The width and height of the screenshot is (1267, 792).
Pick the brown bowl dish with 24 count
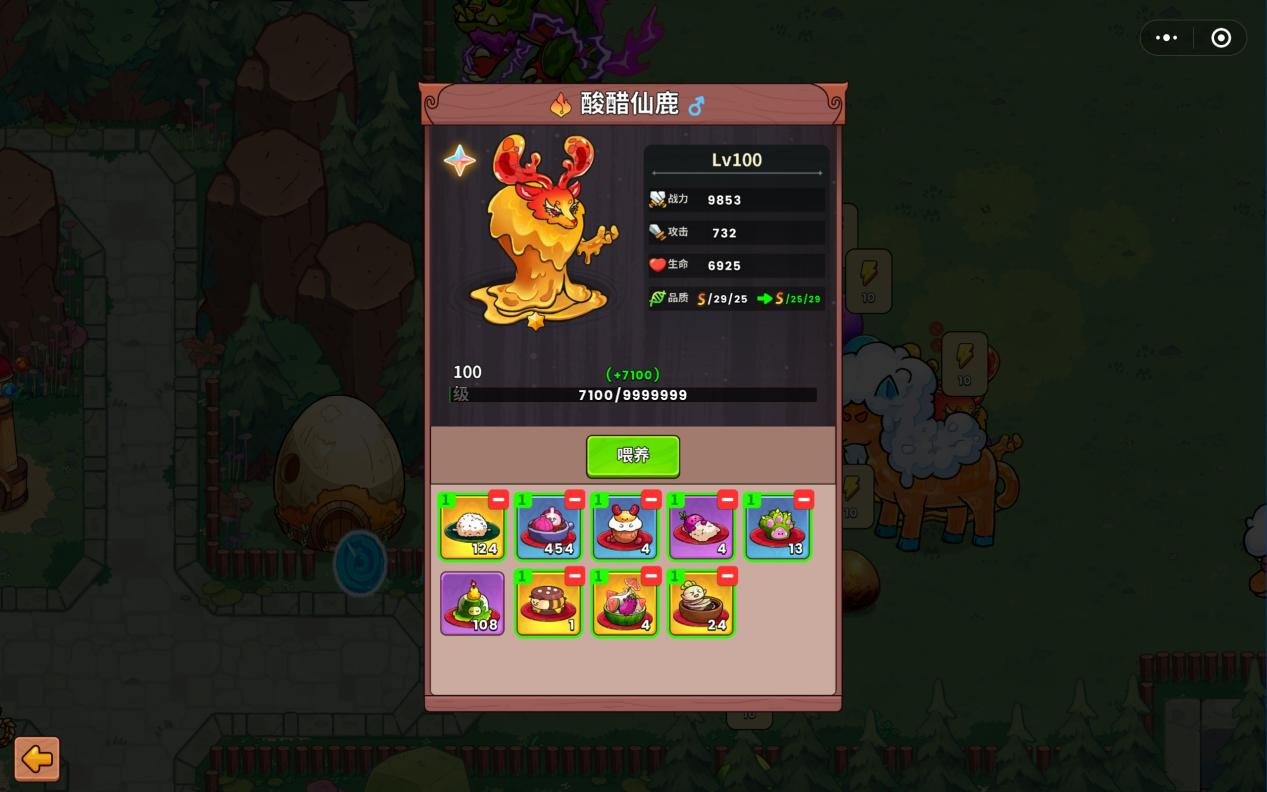pos(700,604)
